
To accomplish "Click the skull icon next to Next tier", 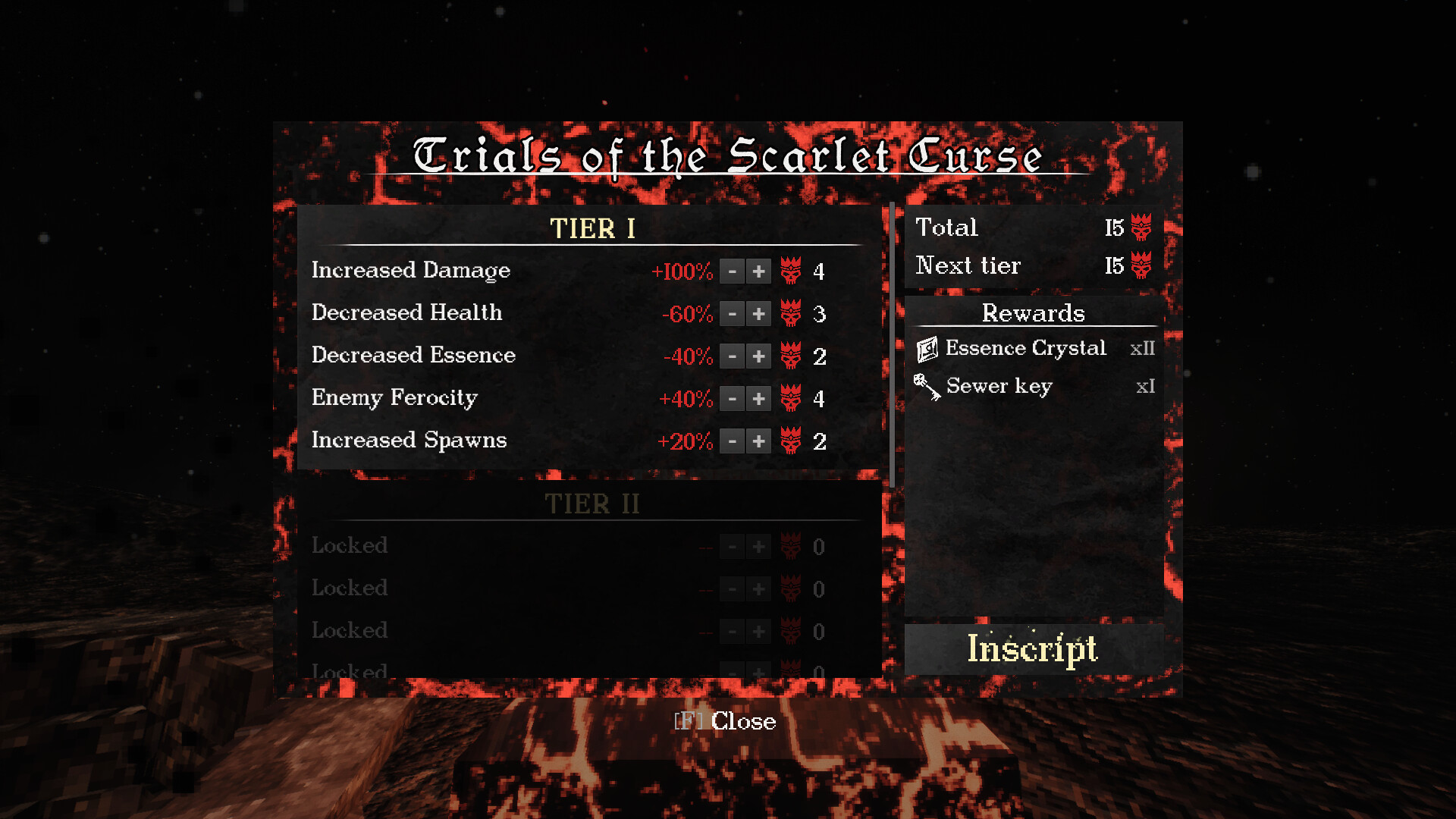I will tap(1141, 265).
